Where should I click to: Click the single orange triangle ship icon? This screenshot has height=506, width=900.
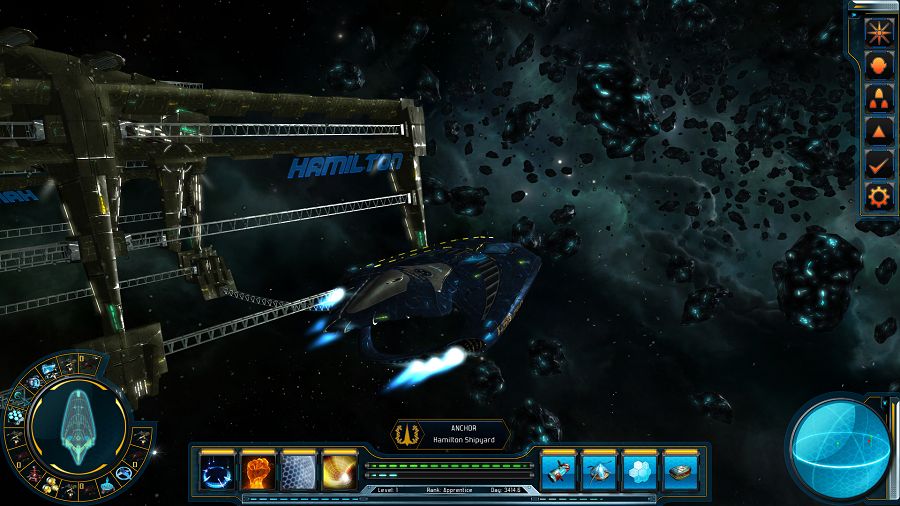tap(878, 130)
